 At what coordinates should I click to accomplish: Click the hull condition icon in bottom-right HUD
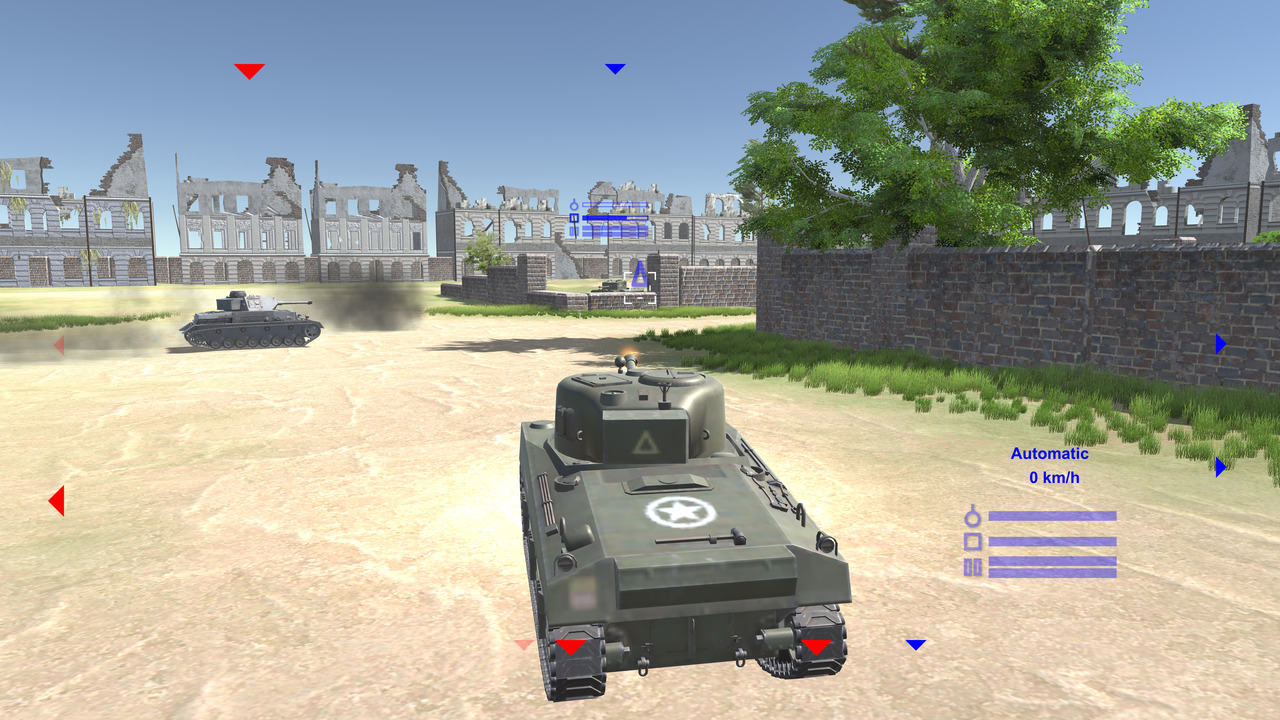pos(972,542)
